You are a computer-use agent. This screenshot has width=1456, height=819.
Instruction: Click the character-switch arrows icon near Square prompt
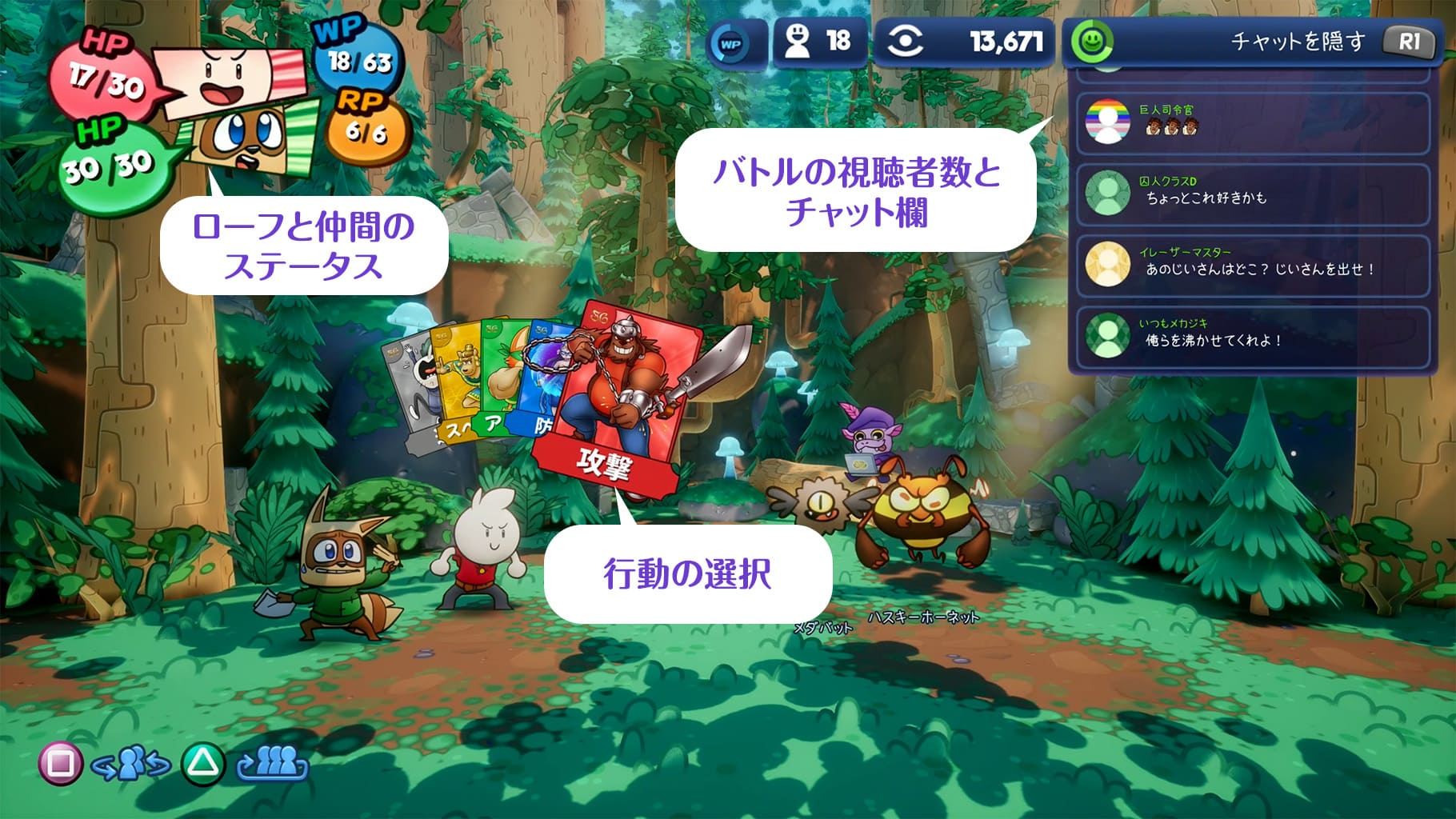pyautogui.click(x=132, y=764)
